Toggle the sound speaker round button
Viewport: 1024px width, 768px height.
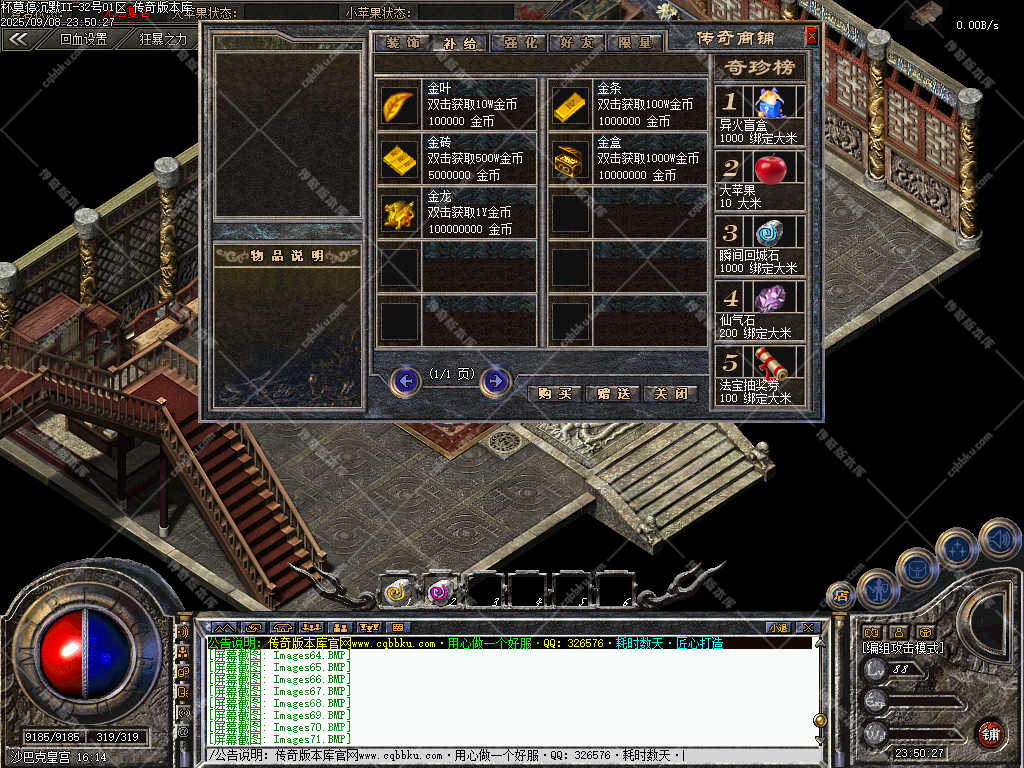click(999, 539)
